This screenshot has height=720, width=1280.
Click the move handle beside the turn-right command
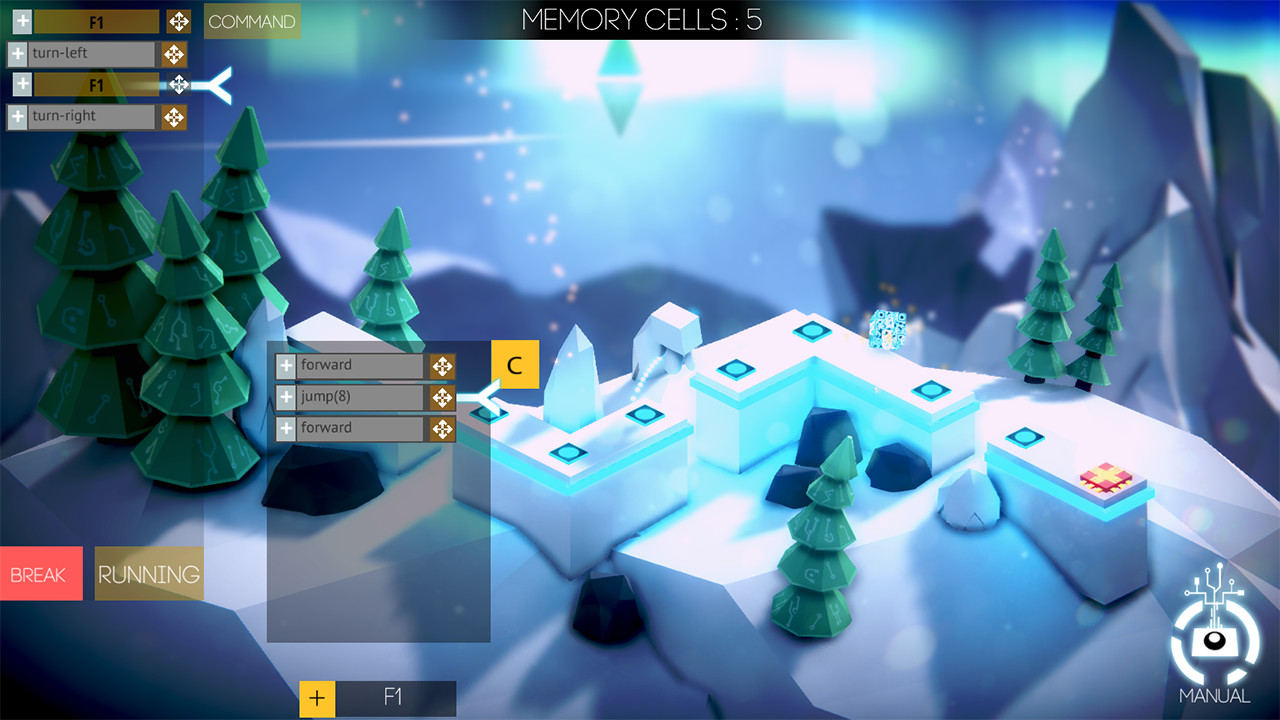click(x=173, y=116)
